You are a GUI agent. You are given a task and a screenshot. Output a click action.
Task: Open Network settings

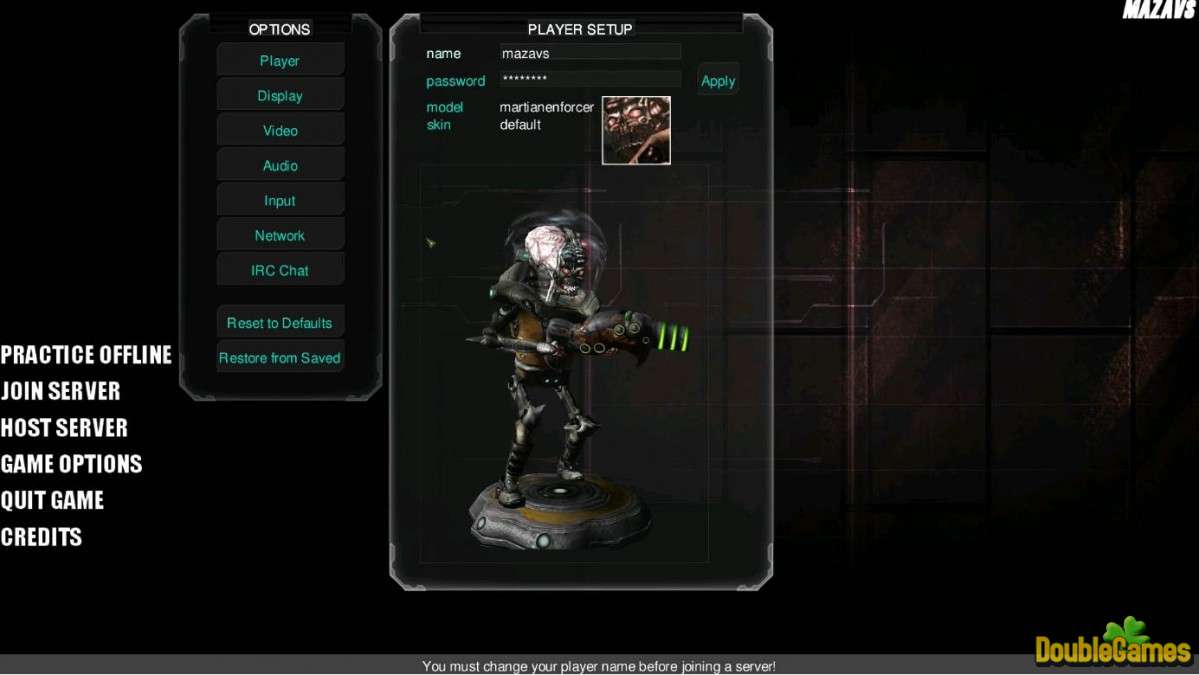pyautogui.click(x=280, y=236)
